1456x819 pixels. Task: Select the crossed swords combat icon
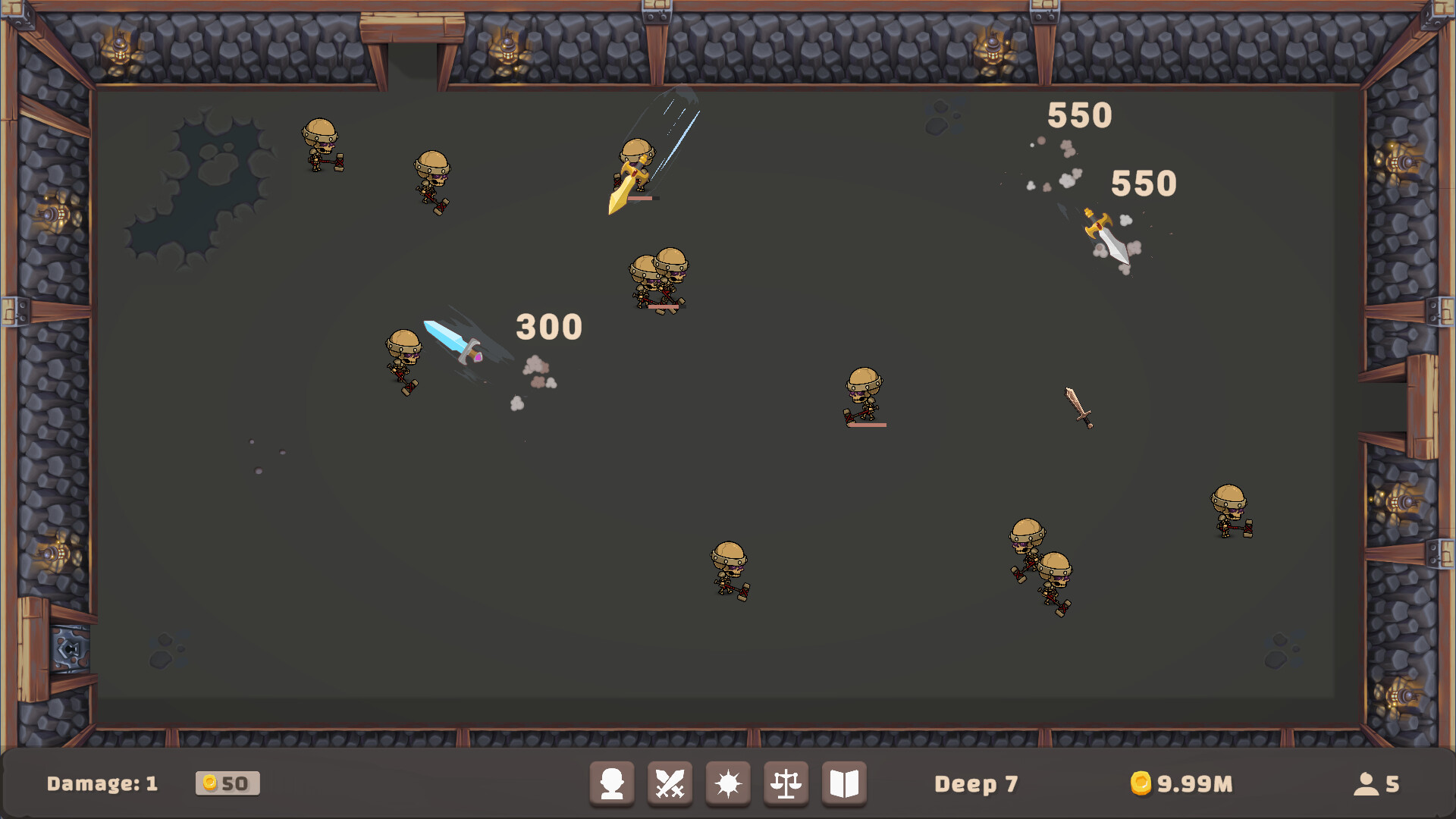[670, 783]
